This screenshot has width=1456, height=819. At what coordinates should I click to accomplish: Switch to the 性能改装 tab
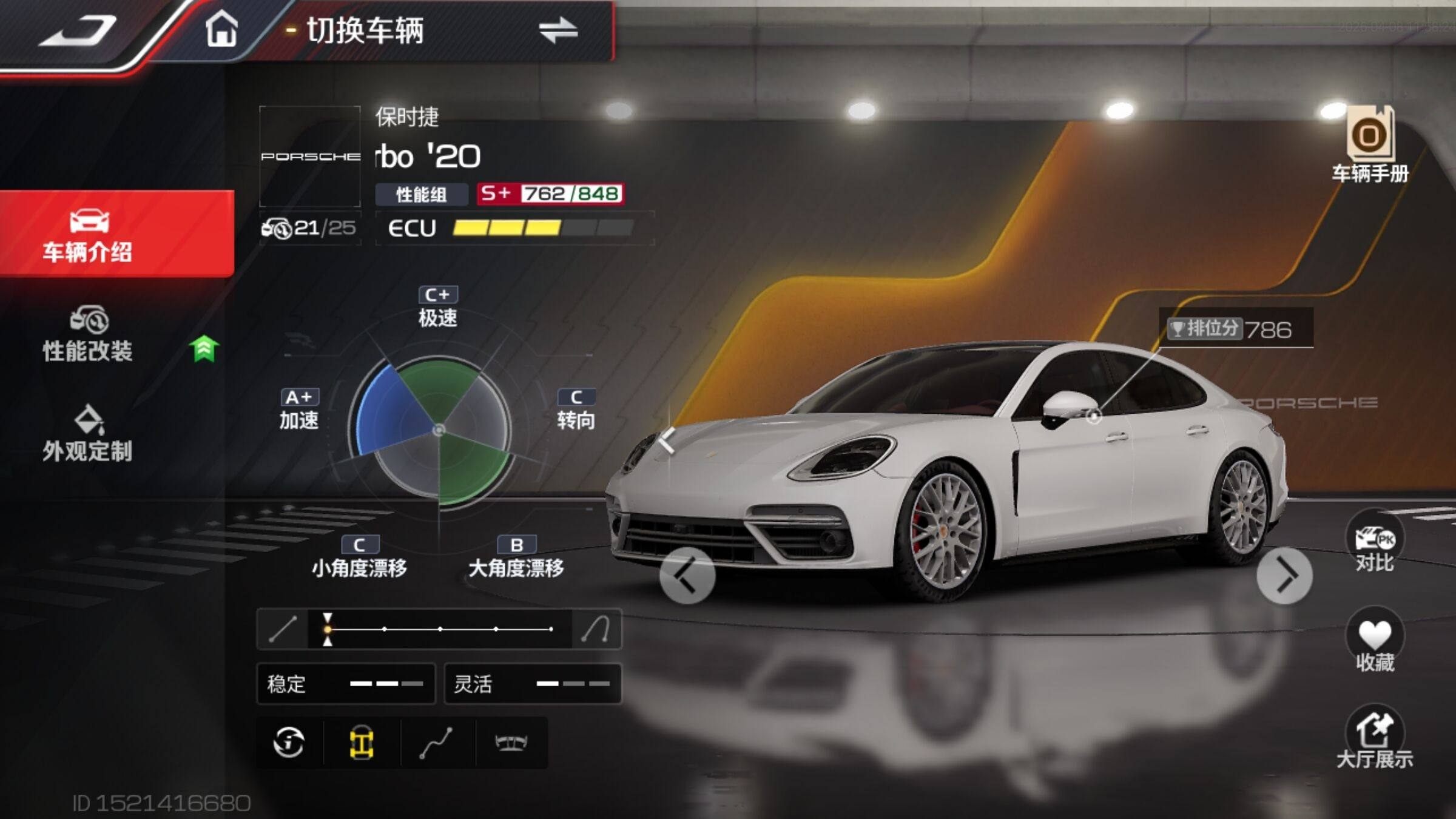click(89, 335)
